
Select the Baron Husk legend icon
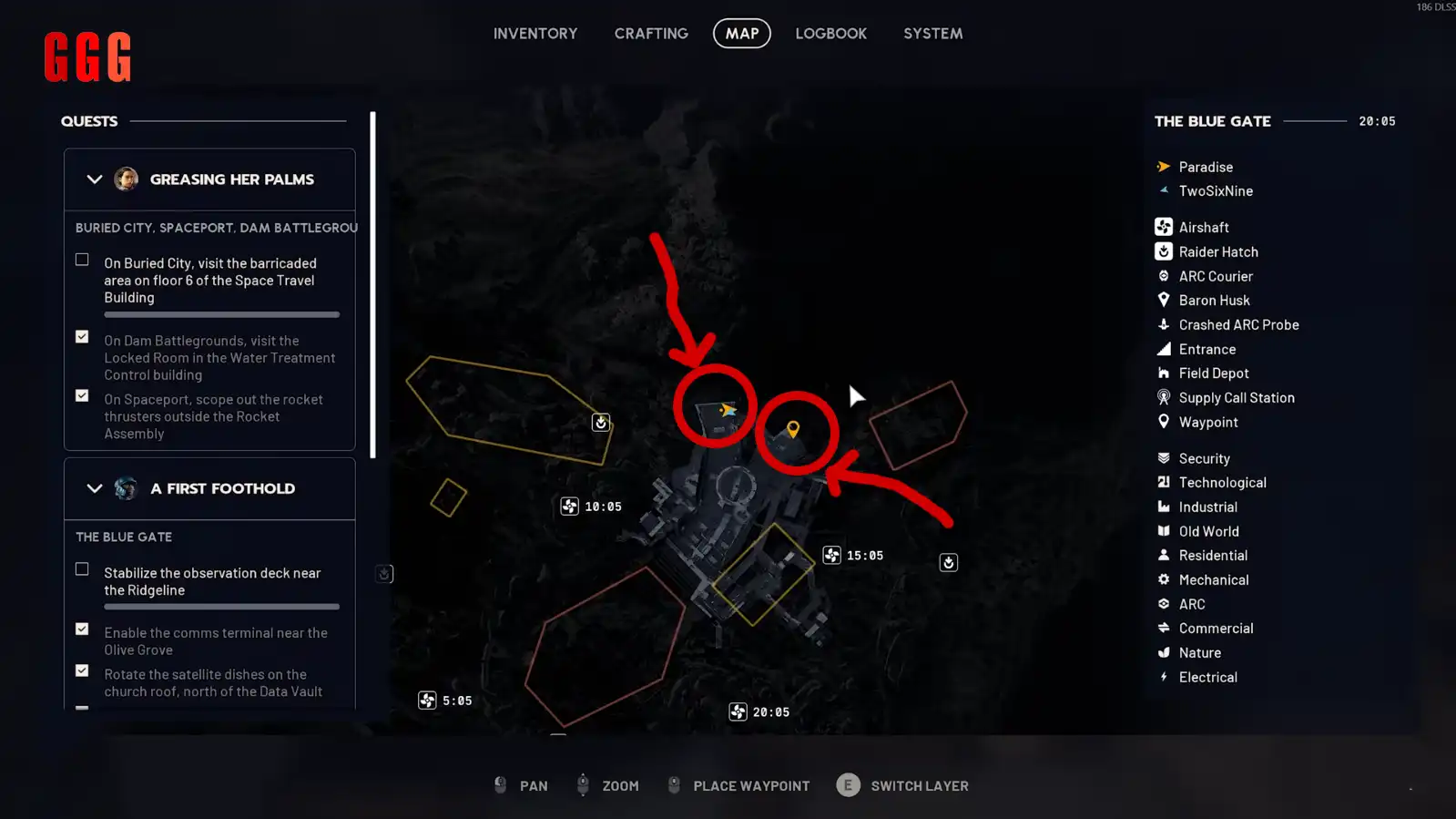pos(1164,300)
